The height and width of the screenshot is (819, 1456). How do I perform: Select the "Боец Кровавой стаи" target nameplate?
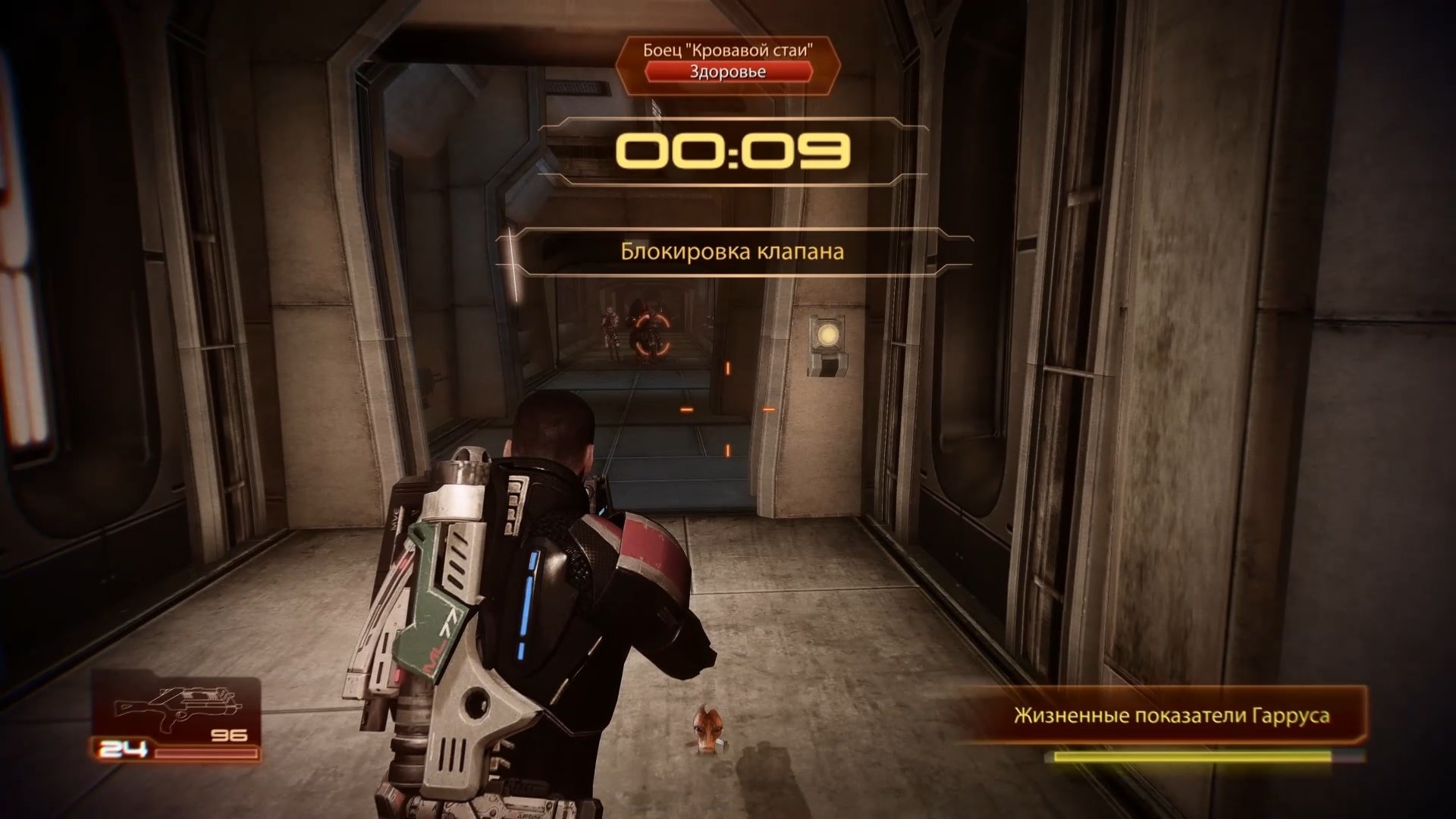[727, 51]
